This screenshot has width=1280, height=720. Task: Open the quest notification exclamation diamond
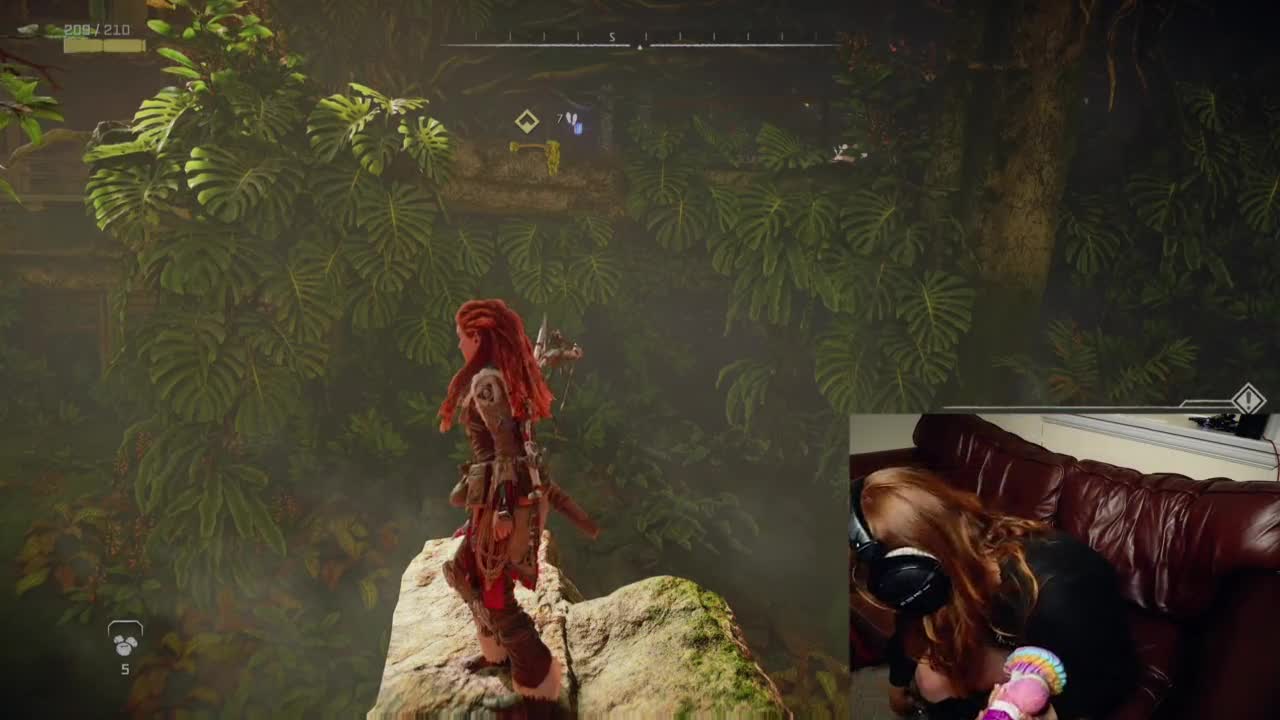pos(1249,399)
